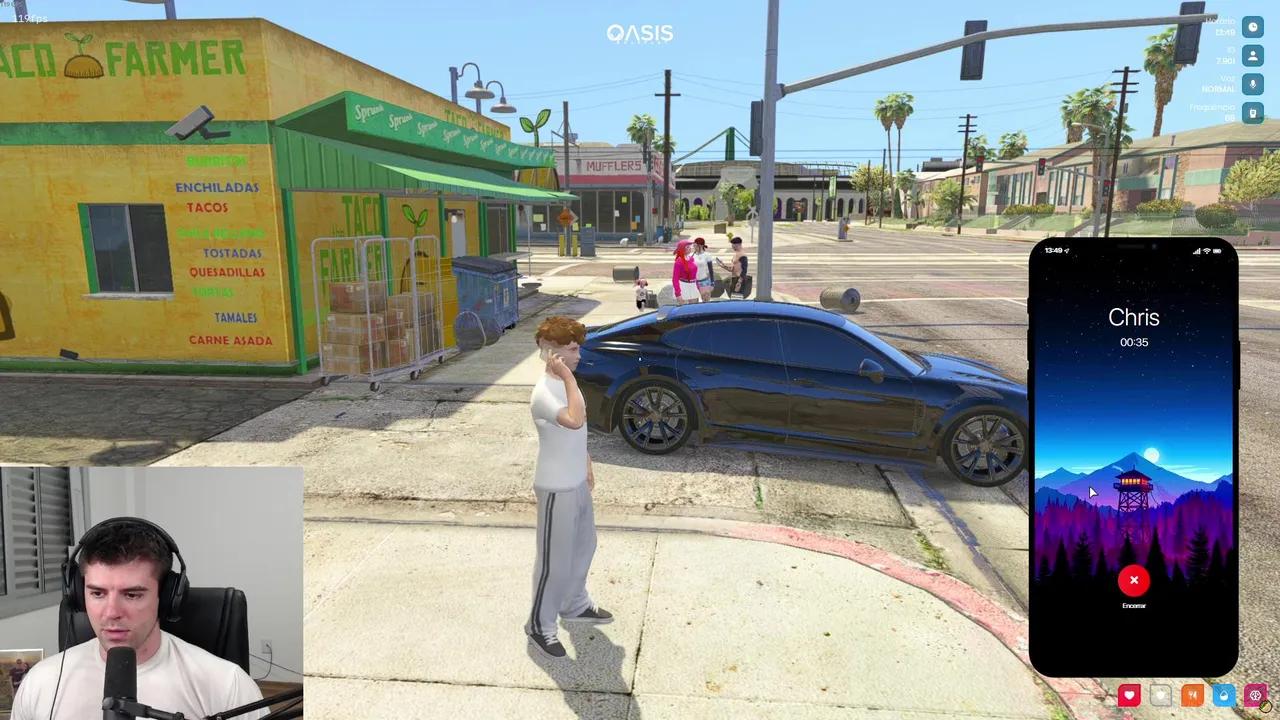End the call with Chris
The height and width of the screenshot is (720, 1280).
[x=1134, y=580]
